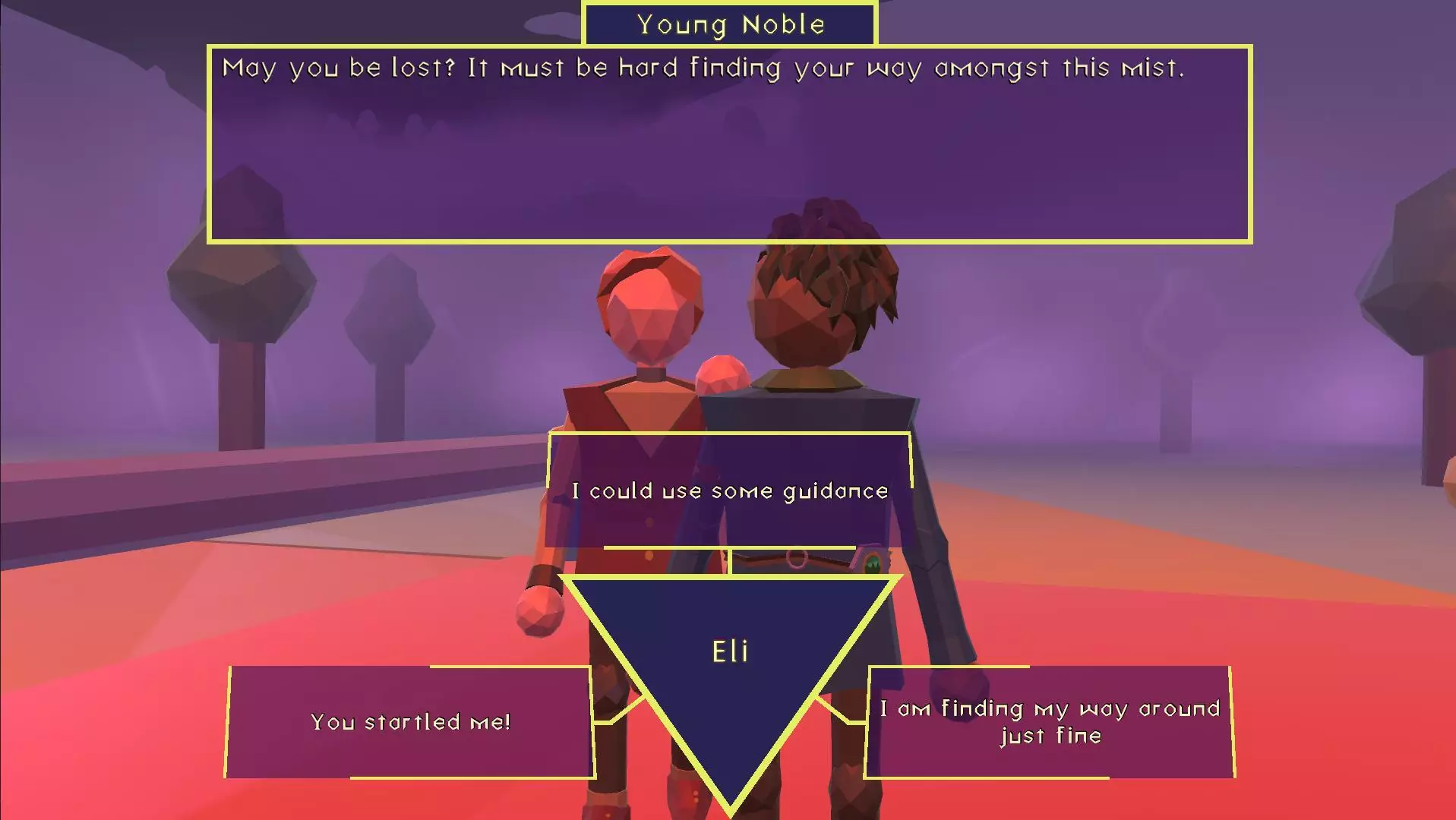Pick "I am finding my way around just fine"
Screen dimensions: 1456x820
1050,721
